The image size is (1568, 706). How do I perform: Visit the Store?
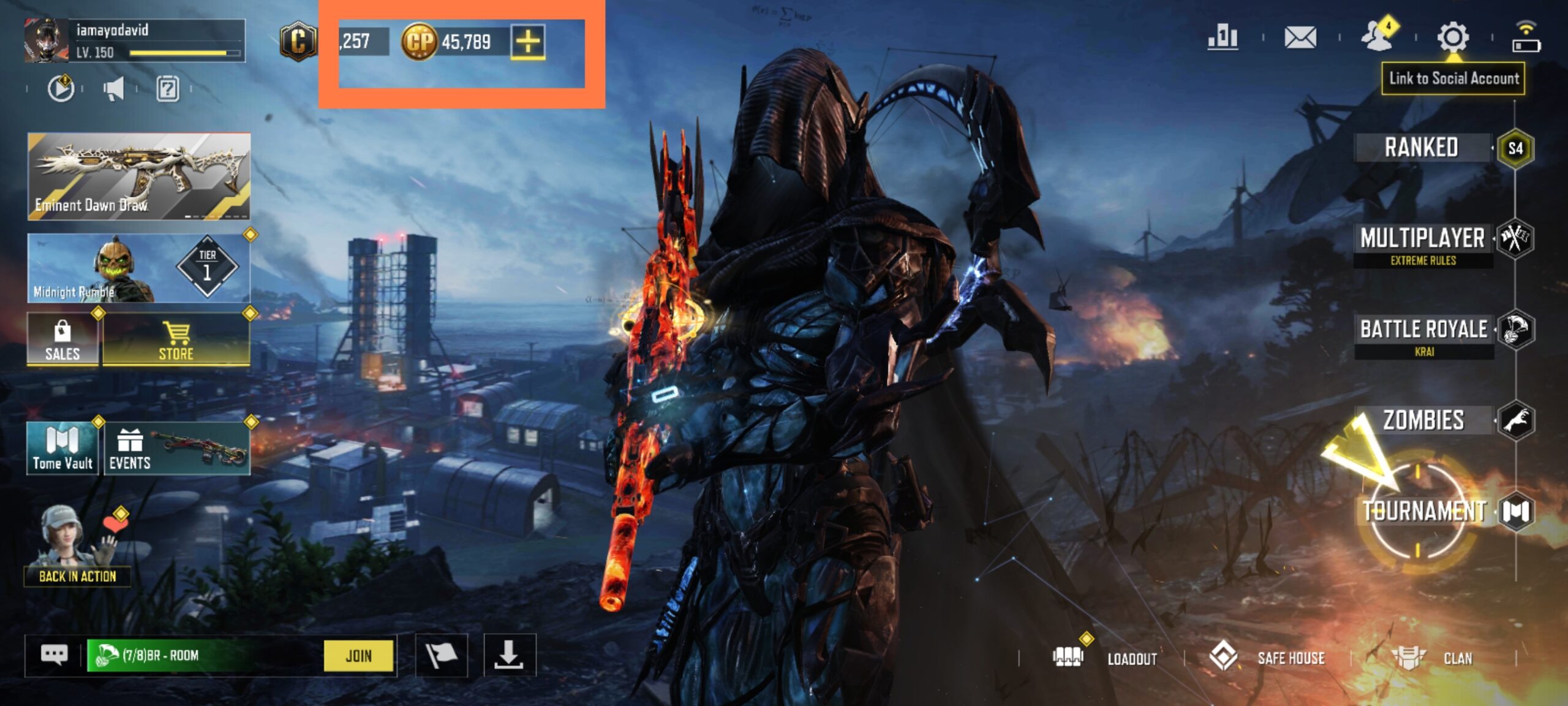pos(176,340)
